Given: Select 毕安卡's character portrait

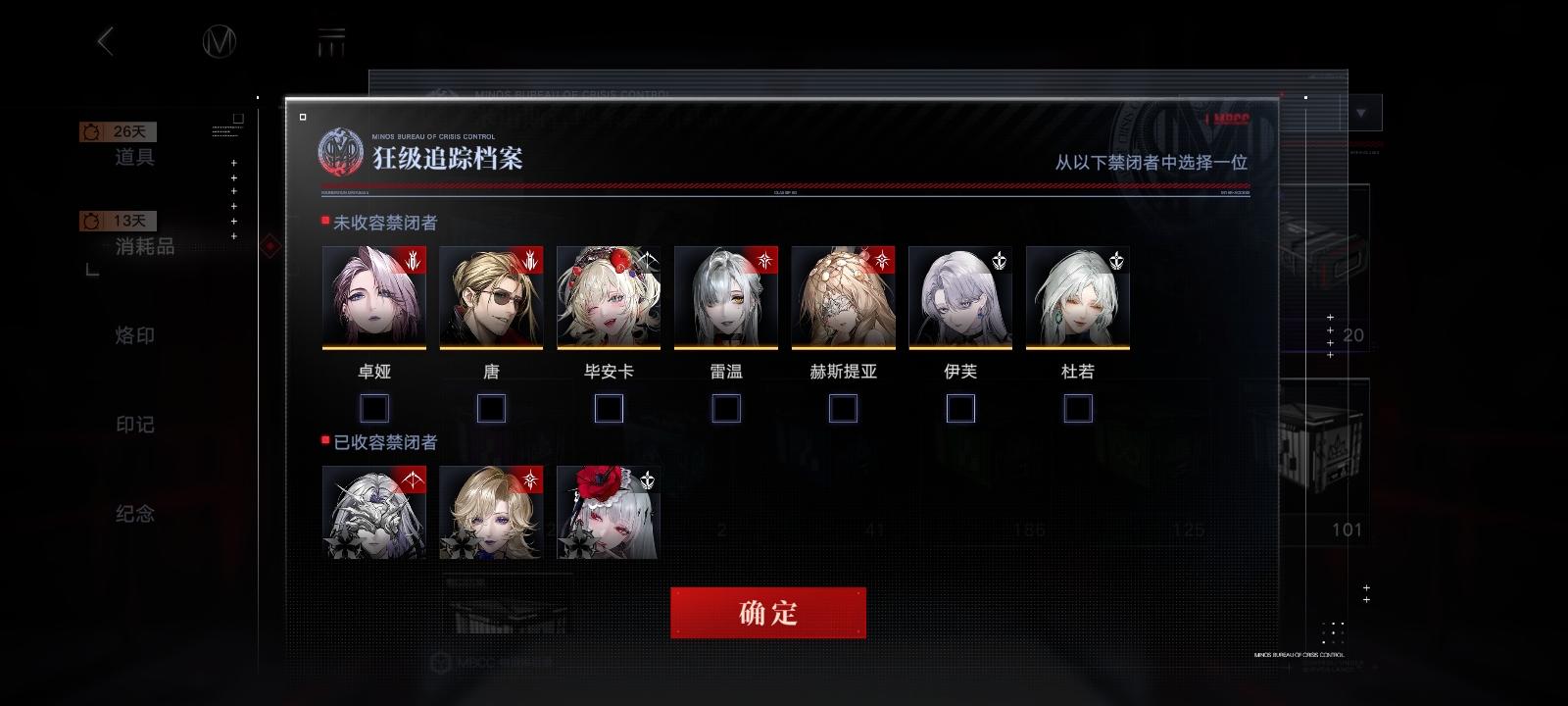Looking at the screenshot, I should coord(608,297).
